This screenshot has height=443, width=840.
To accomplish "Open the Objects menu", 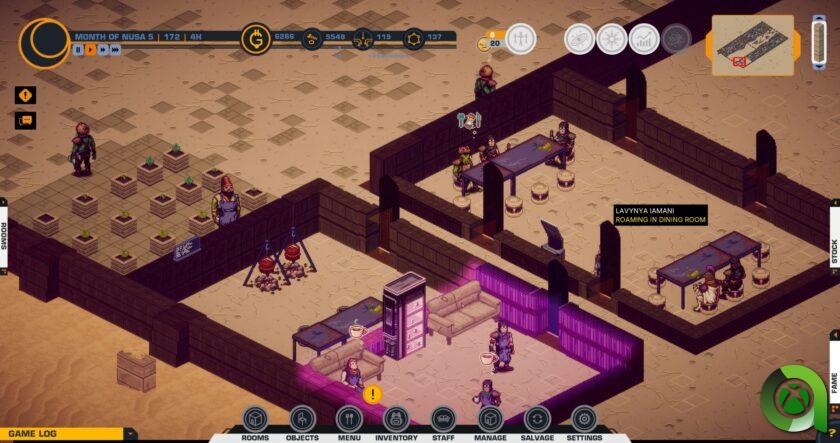I will coord(302,419).
